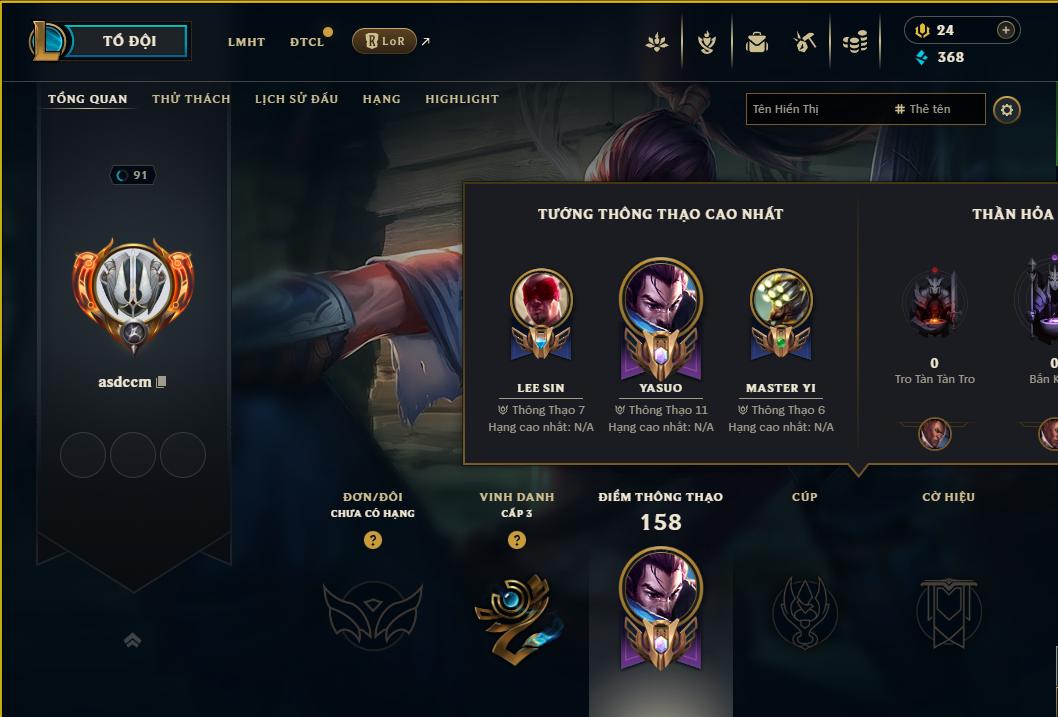1058x717 pixels.
Task: Click the Tên Hiển Thị search field
Action: tap(815, 109)
